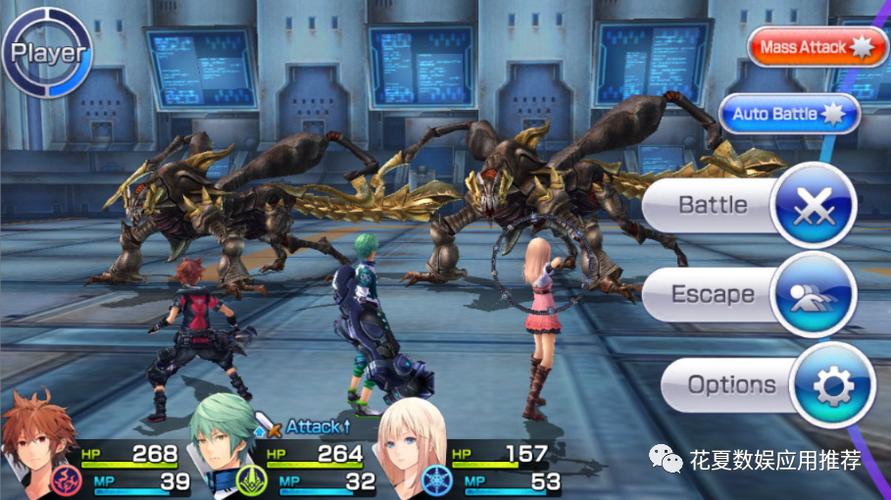Choose the Battle command
The height and width of the screenshot is (500, 891).
pos(748,206)
